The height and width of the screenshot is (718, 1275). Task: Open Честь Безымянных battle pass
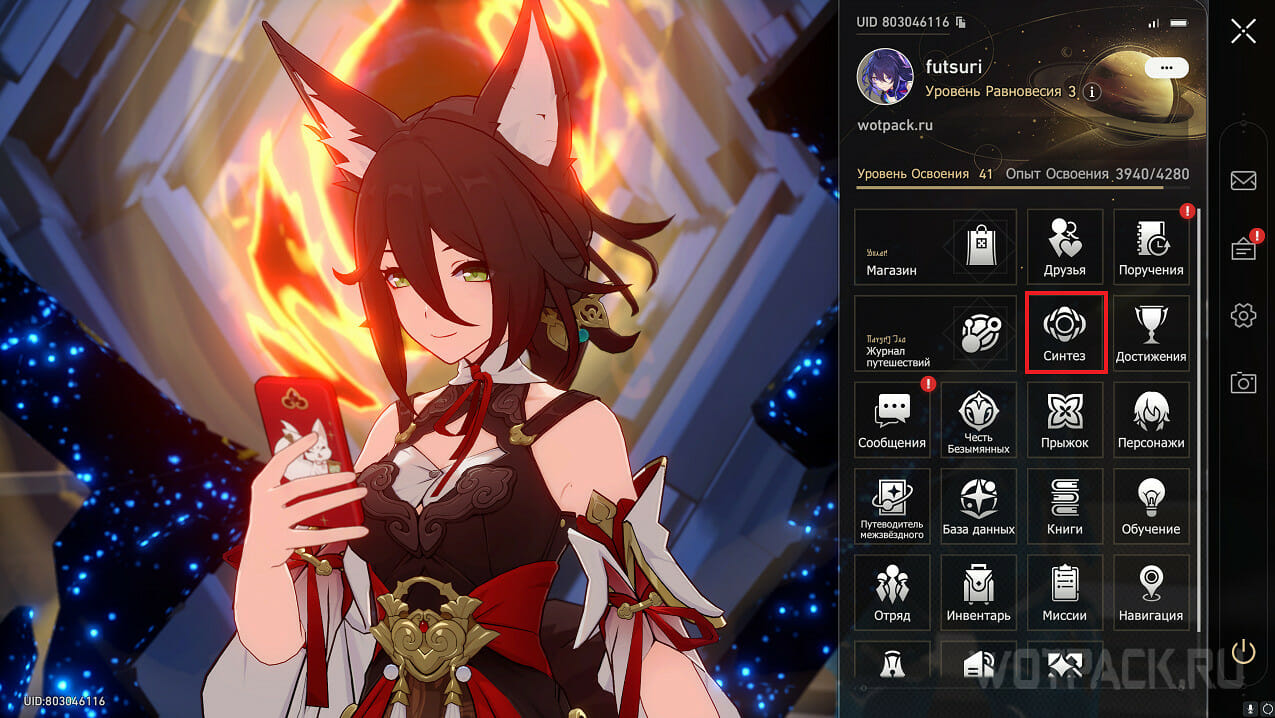[x=978, y=419]
